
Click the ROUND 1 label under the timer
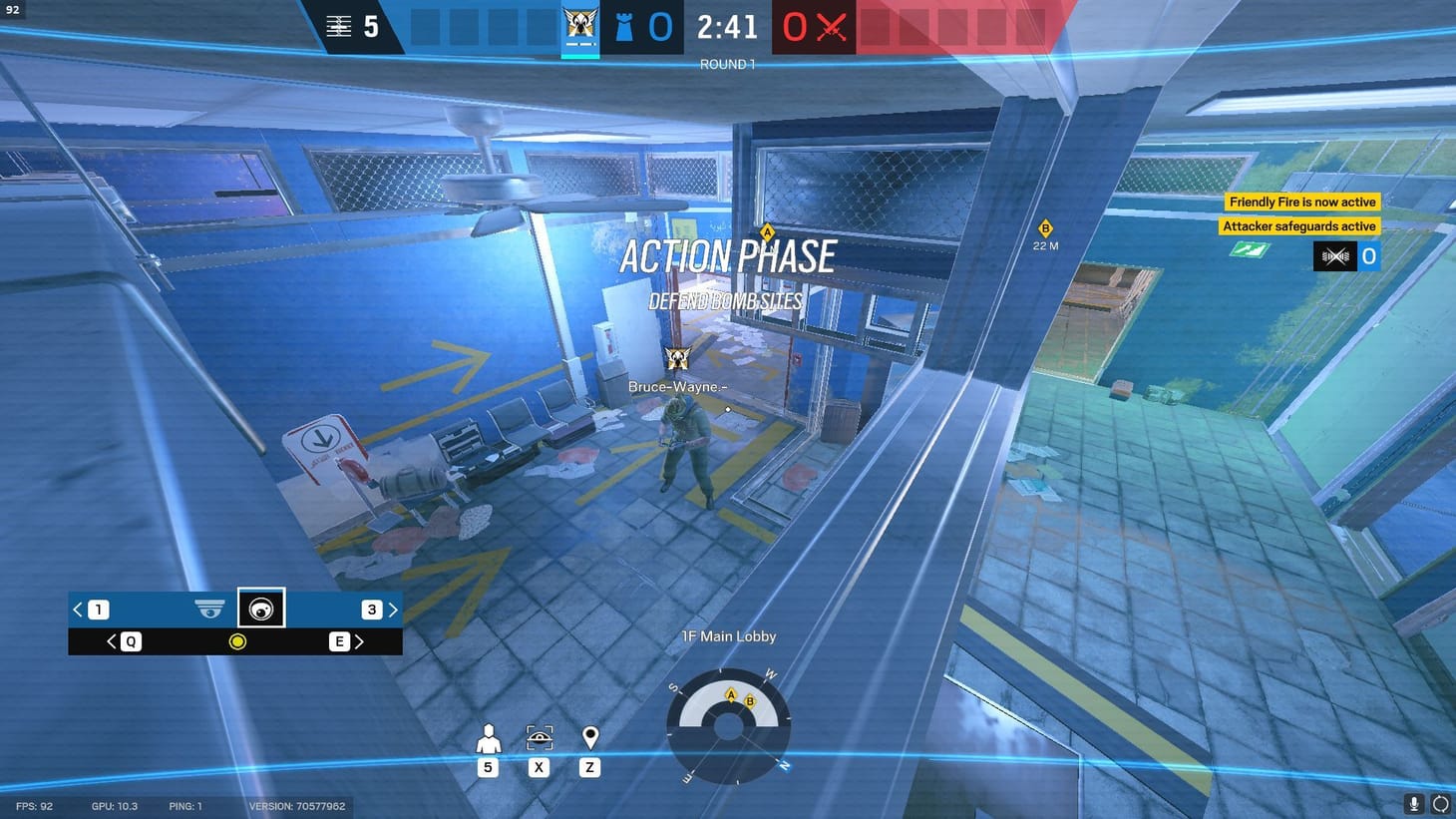coord(727,63)
